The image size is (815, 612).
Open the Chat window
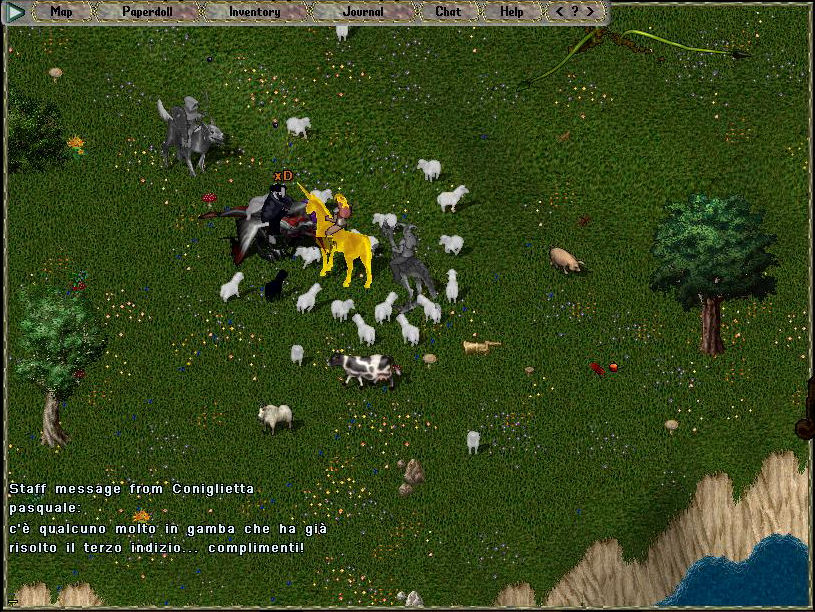pos(448,12)
